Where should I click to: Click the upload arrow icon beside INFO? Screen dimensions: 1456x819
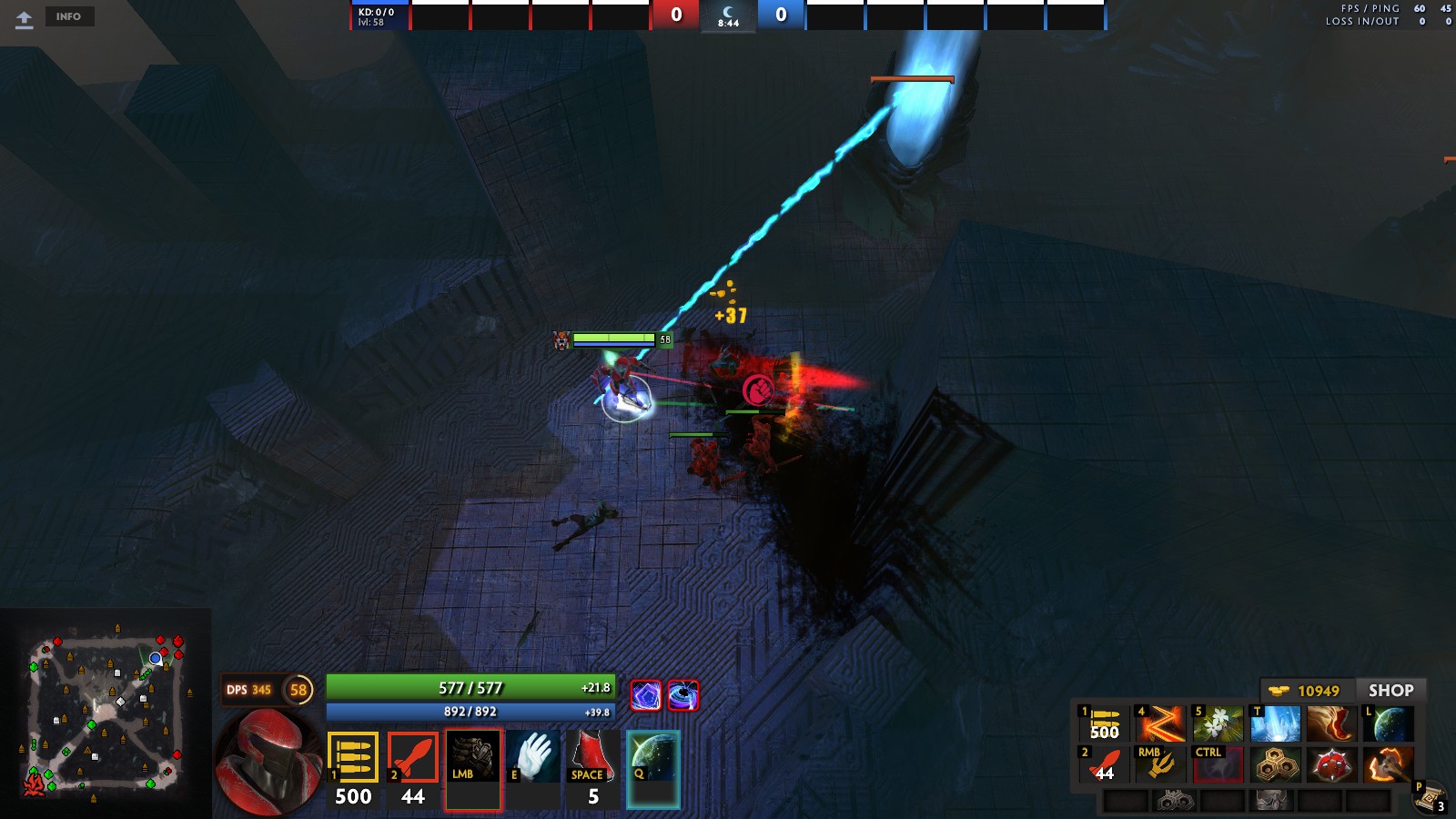click(x=25, y=18)
